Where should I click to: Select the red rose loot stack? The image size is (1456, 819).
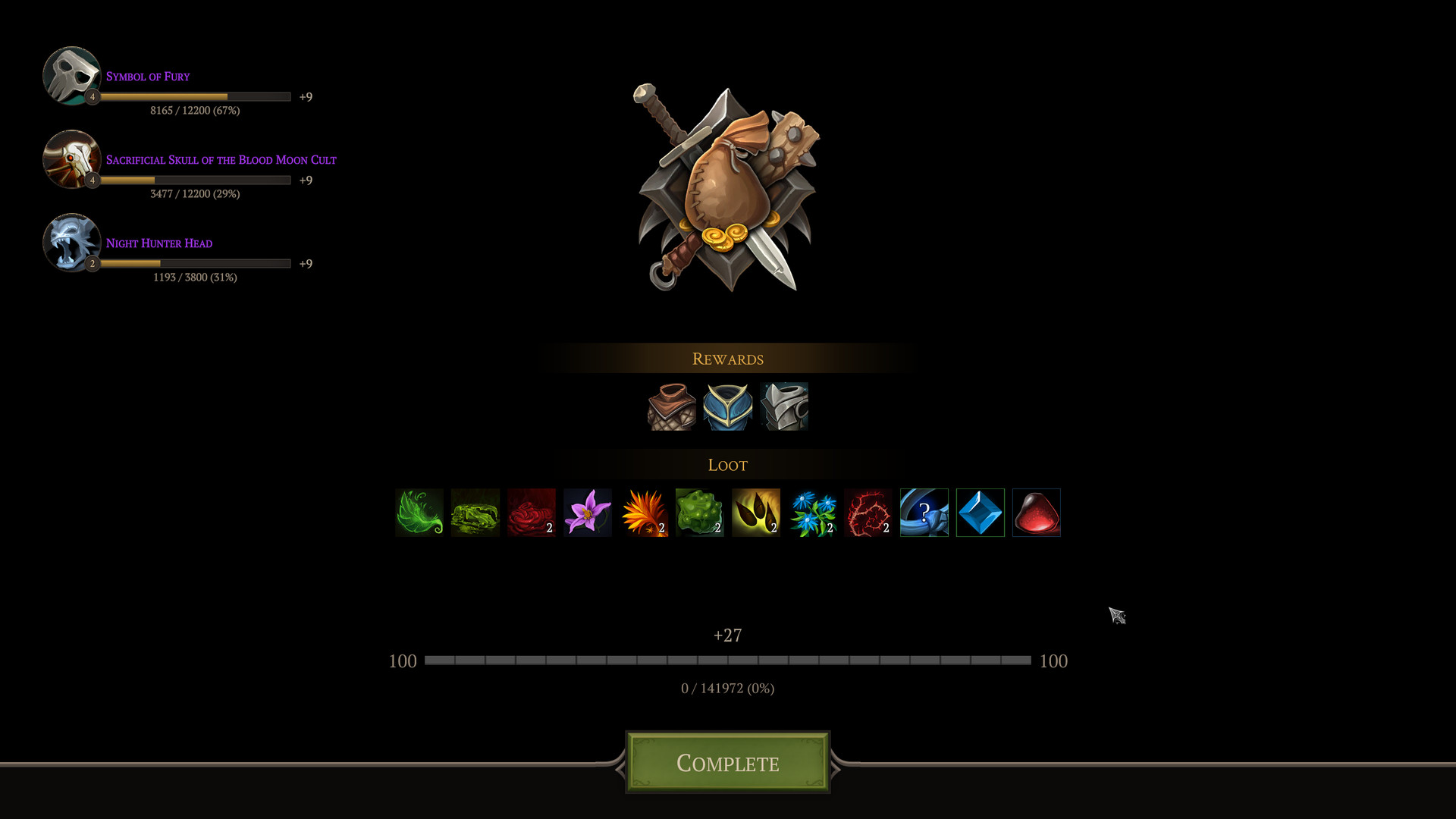[531, 513]
